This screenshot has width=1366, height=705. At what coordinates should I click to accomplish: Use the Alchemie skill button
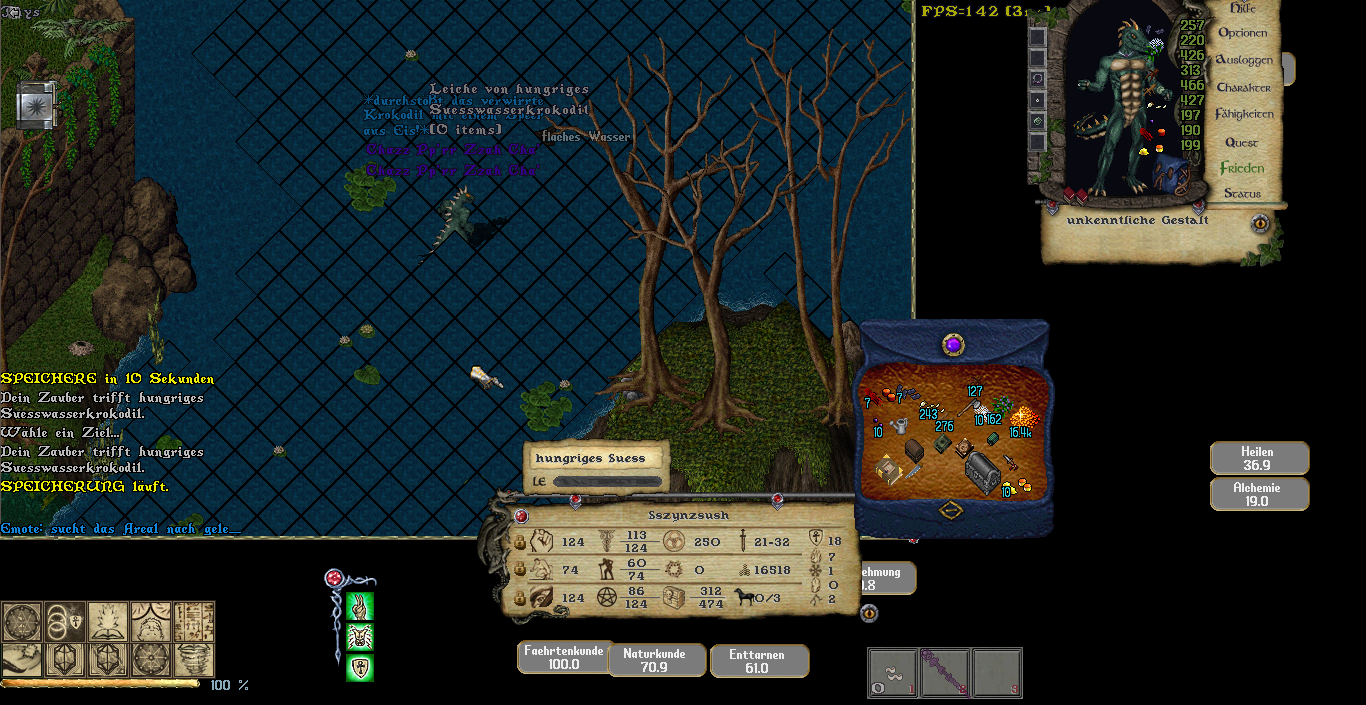click(x=1259, y=494)
